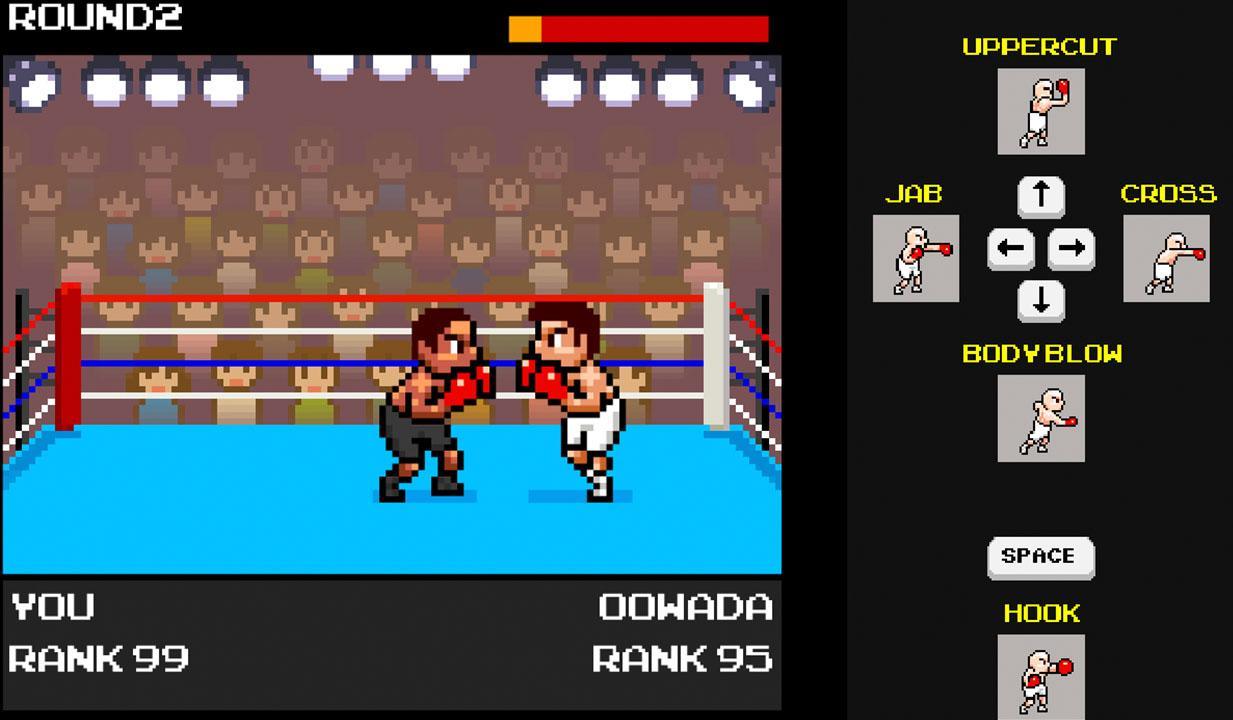
Task: Activate the Cross punch icon
Action: [x=1166, y=258]
